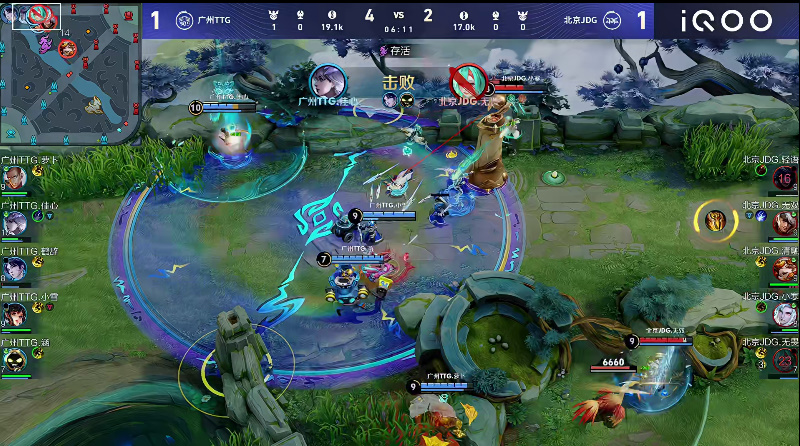
Task: Select 广州TTG.萝卜 player portrait
Action: coord(13,179)
